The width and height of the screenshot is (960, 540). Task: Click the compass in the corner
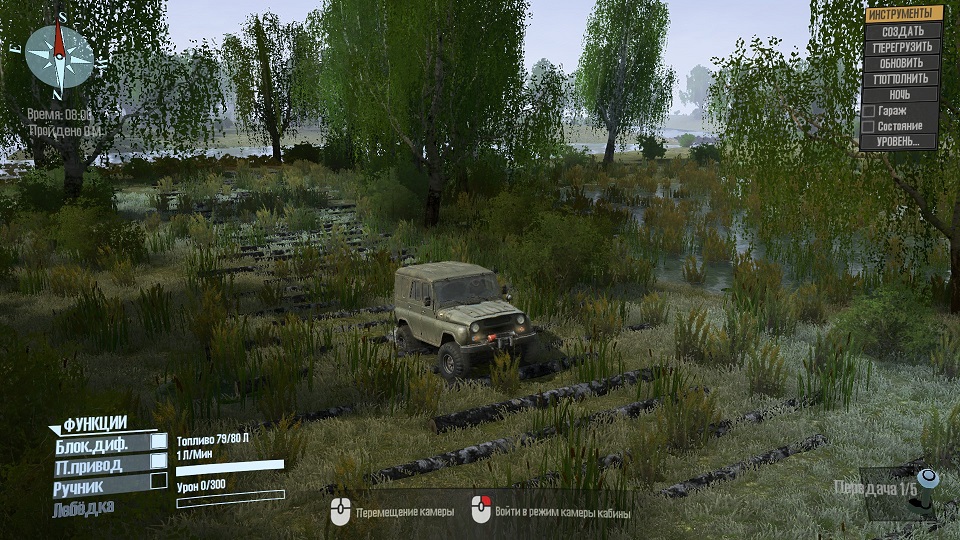pyautogui.click(x=59, y=55)
